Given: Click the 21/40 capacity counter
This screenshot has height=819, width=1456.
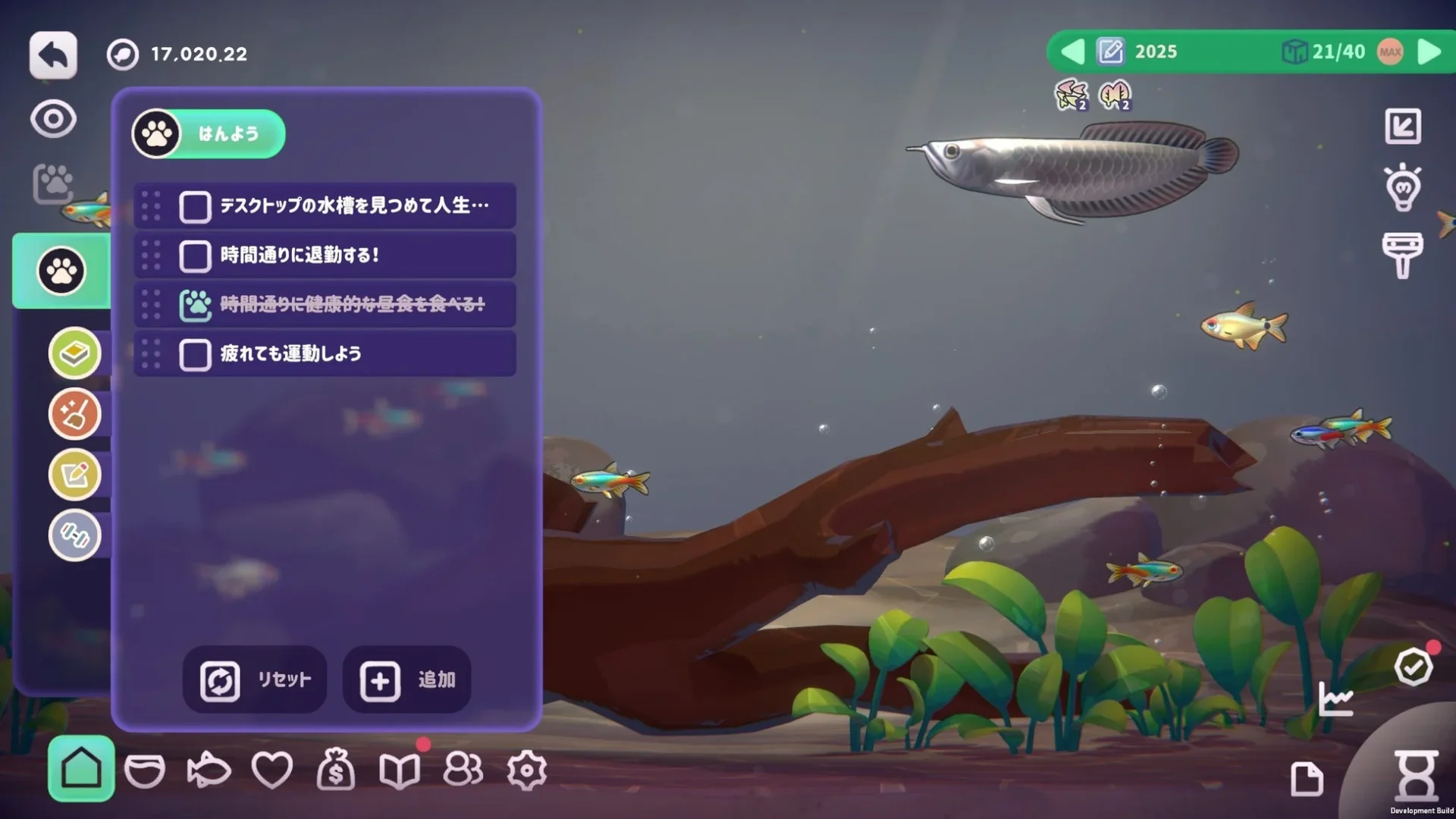Looking at the screenshot, I should [1338, 52].
